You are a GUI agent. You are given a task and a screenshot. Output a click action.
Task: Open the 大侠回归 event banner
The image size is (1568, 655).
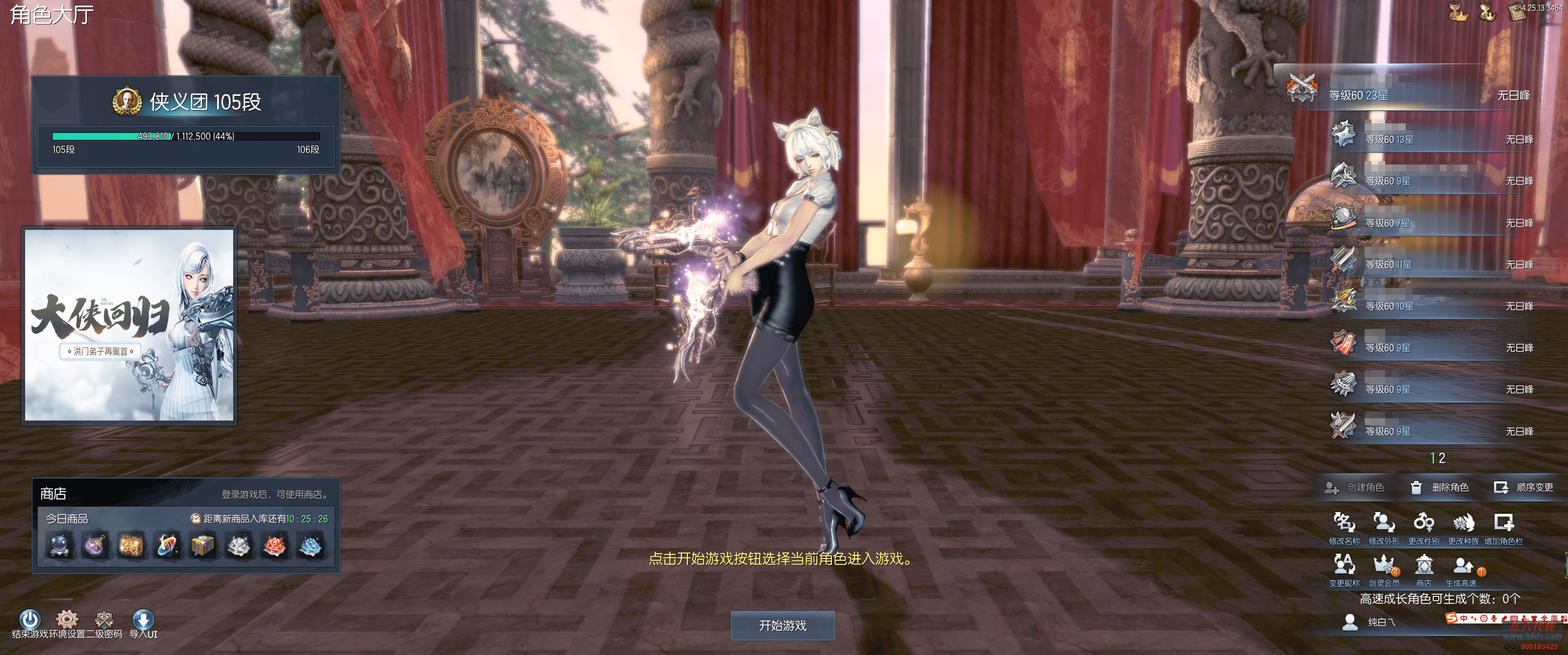(129, 325)
